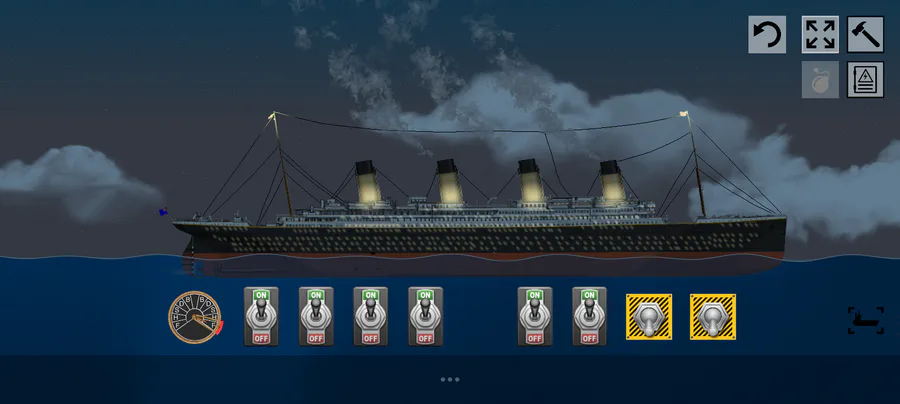Image resolution: width=900 pixels, height=404 pixels.
Task: Open the three-dot menu at the bottom
Action: 450,380
